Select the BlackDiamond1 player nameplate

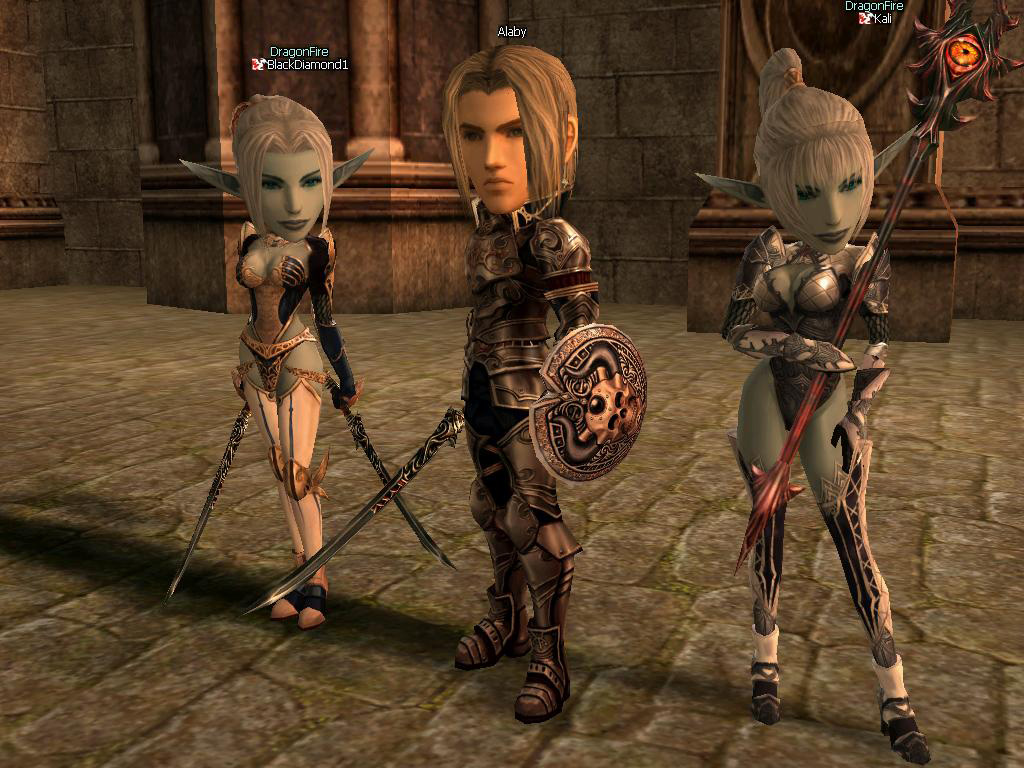tap(306, 65)
